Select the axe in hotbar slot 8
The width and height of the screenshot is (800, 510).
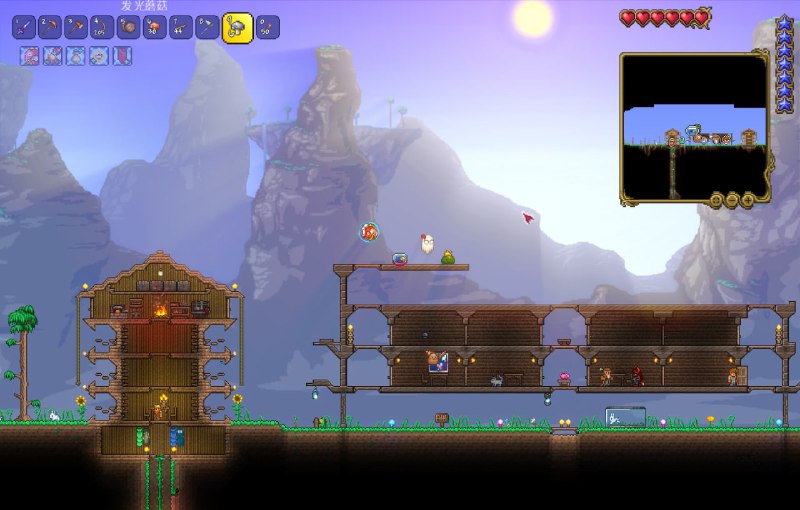click(206, 27)
